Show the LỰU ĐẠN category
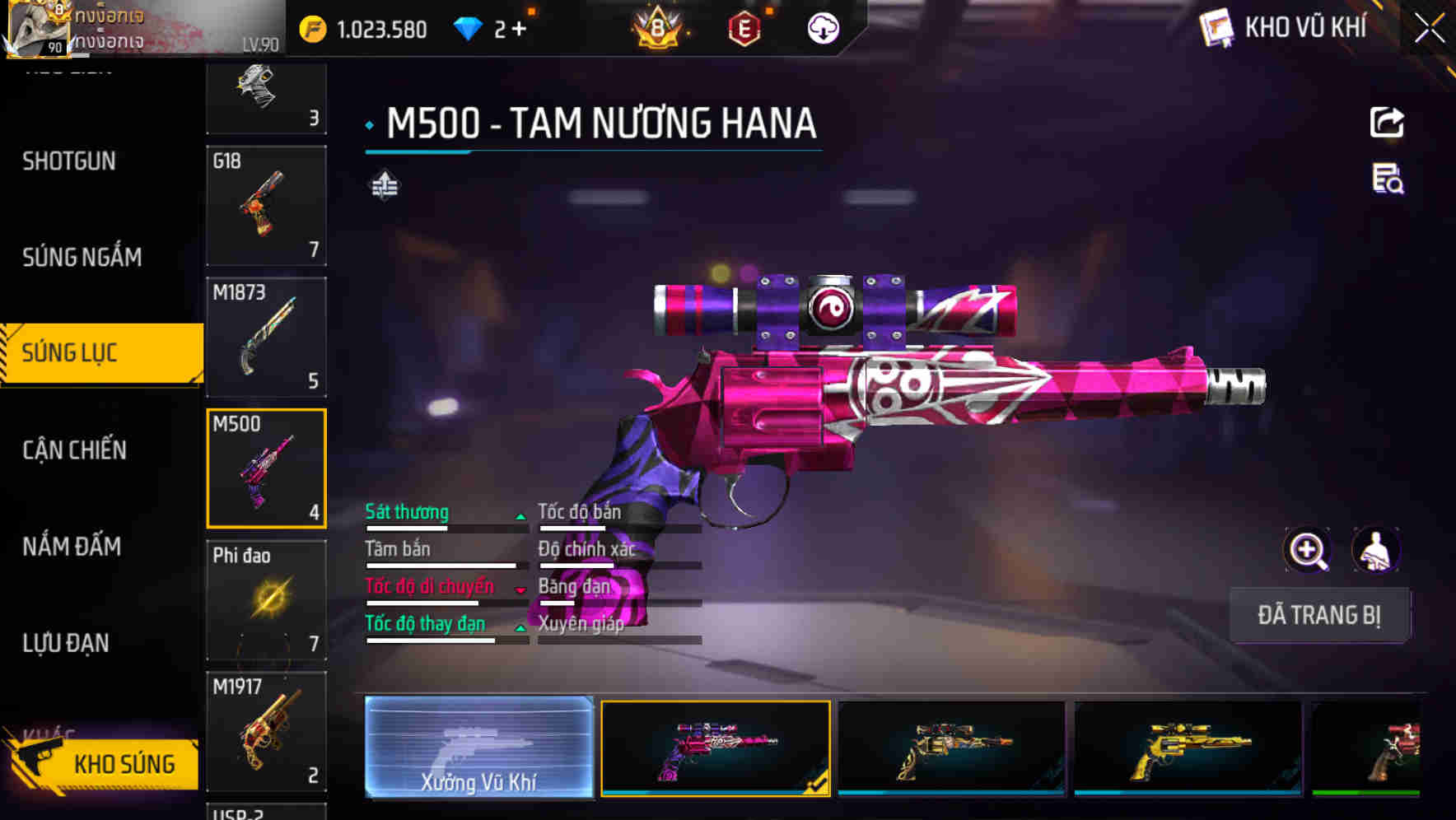This screenshot has width=1456, height=820. tap(66, 643)
